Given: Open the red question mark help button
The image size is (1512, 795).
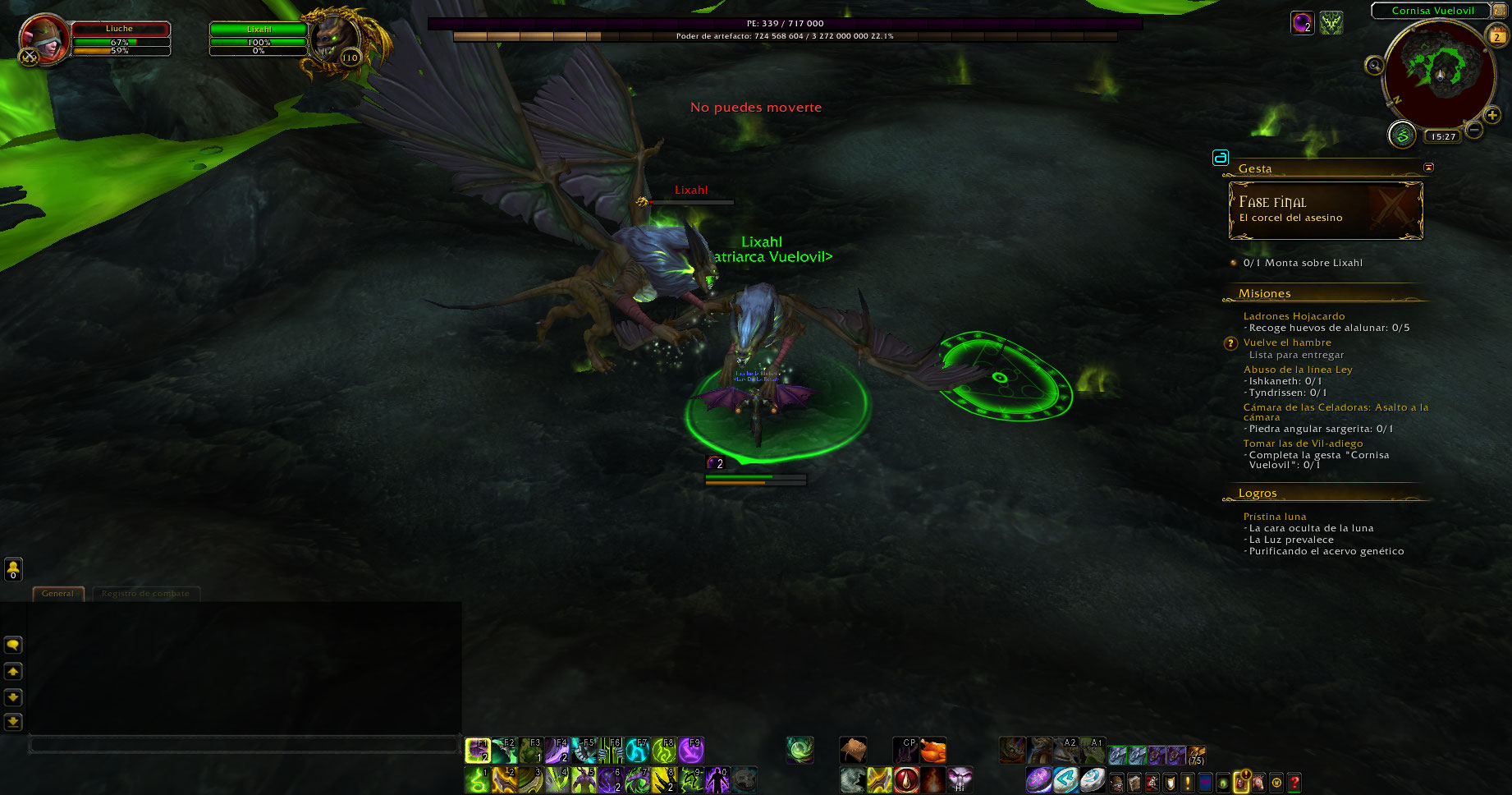Looking at the screenshot, I should pyautogui.click(x=1294, y=783).
